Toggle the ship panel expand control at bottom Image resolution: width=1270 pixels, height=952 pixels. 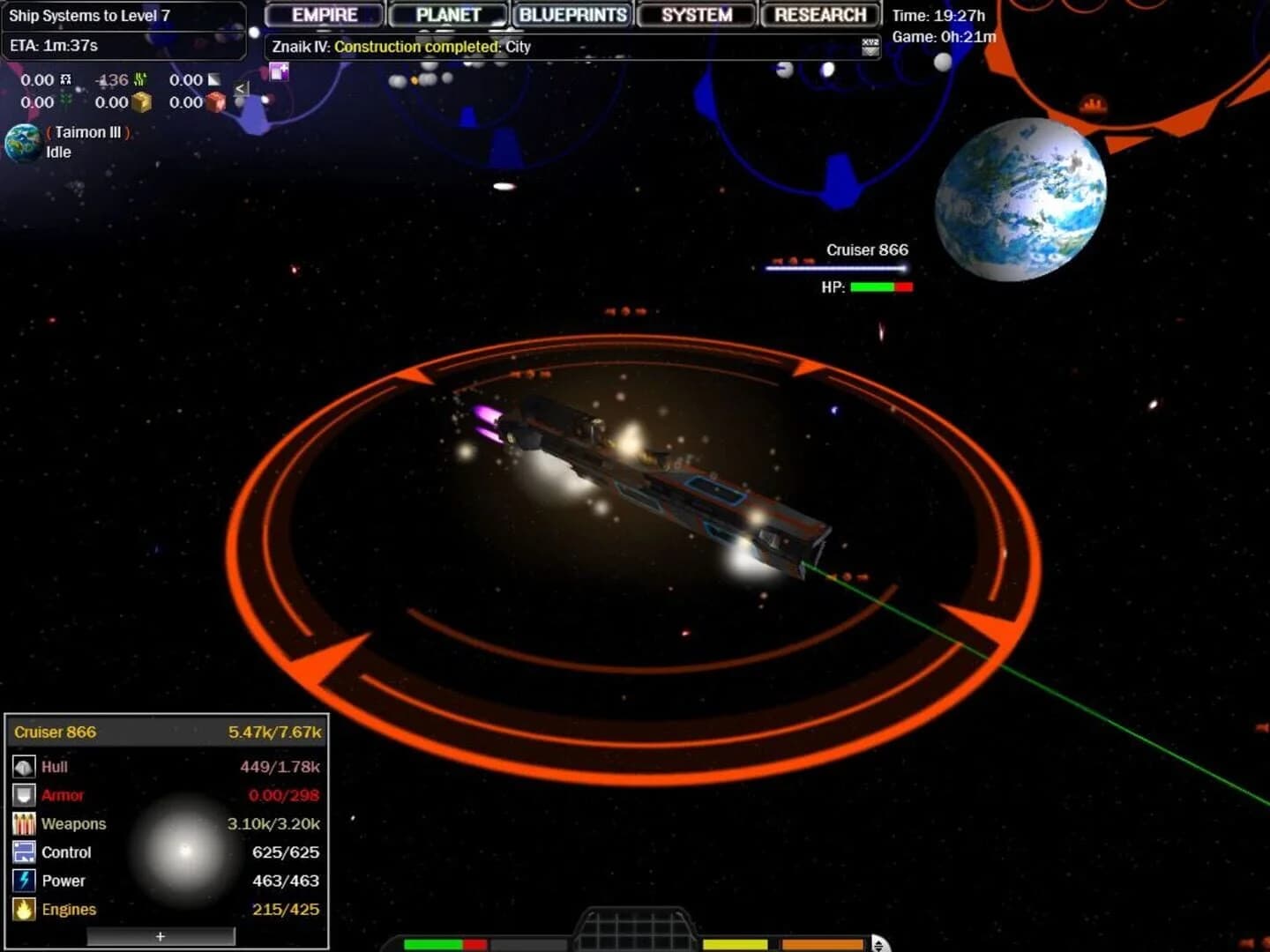click(161, 936)
